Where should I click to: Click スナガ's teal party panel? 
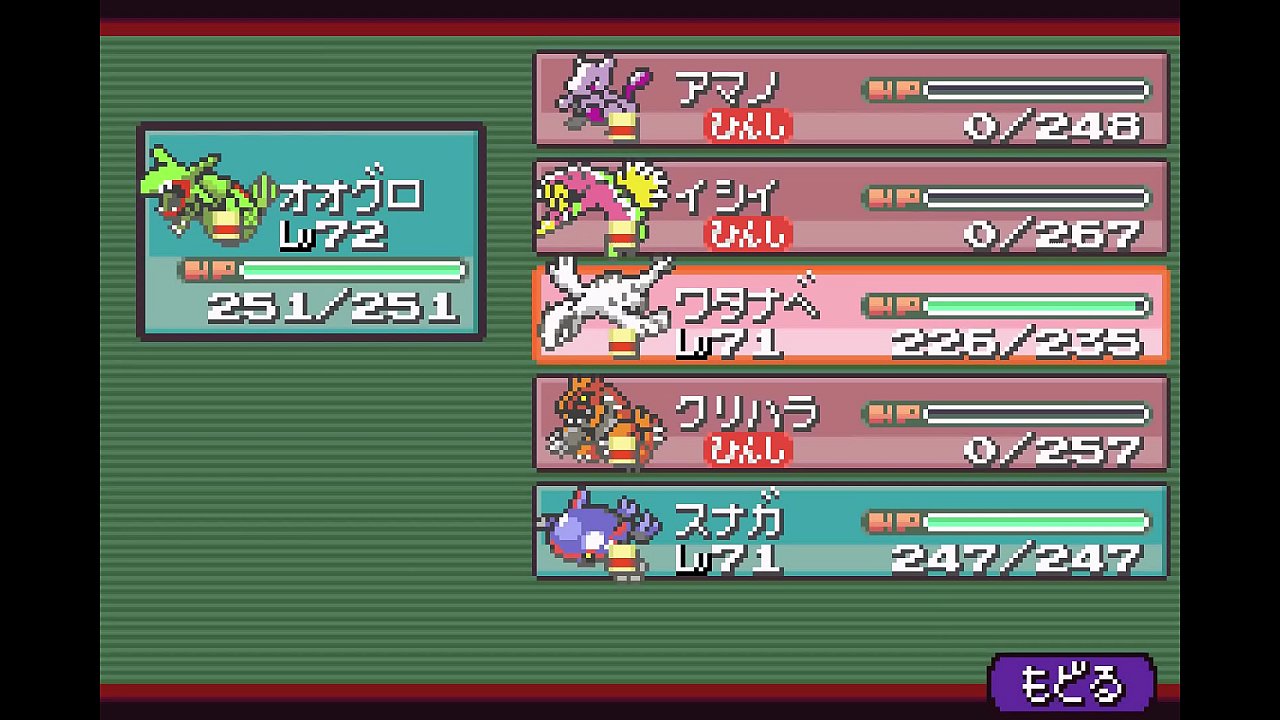[850, 533]
